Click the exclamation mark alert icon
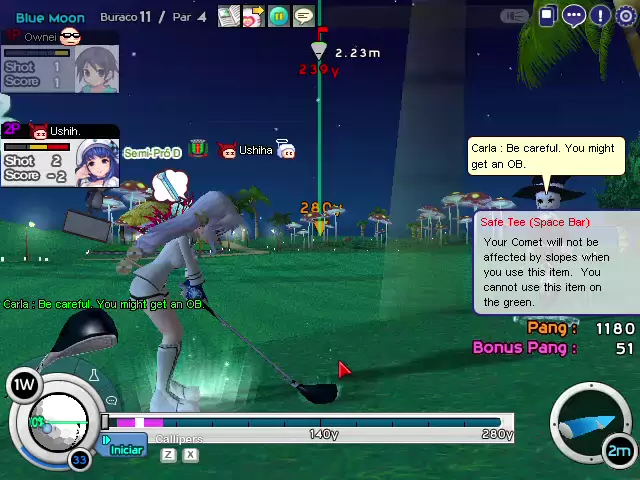Screen dimensions: 640x480 click(600, 15)
